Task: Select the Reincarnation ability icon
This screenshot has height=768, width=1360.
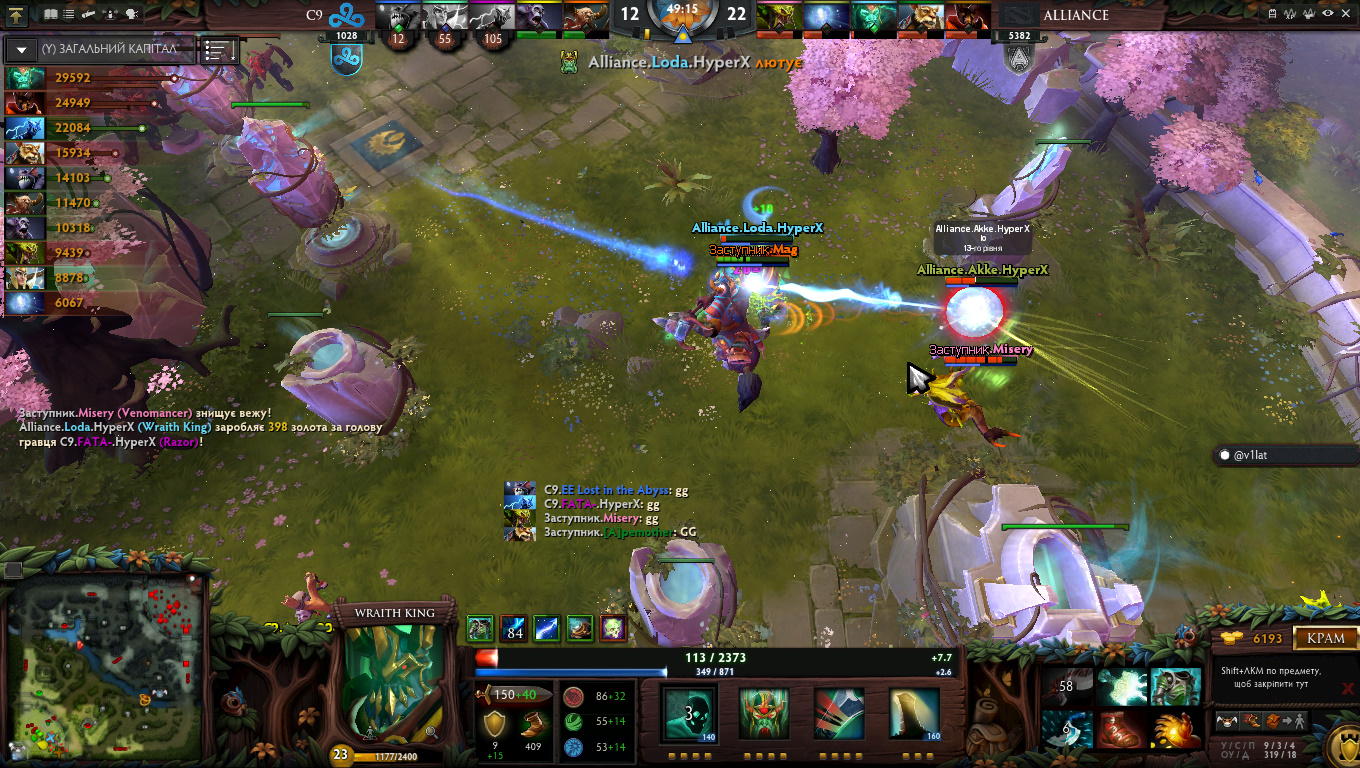Action: (x=914, y=714)
